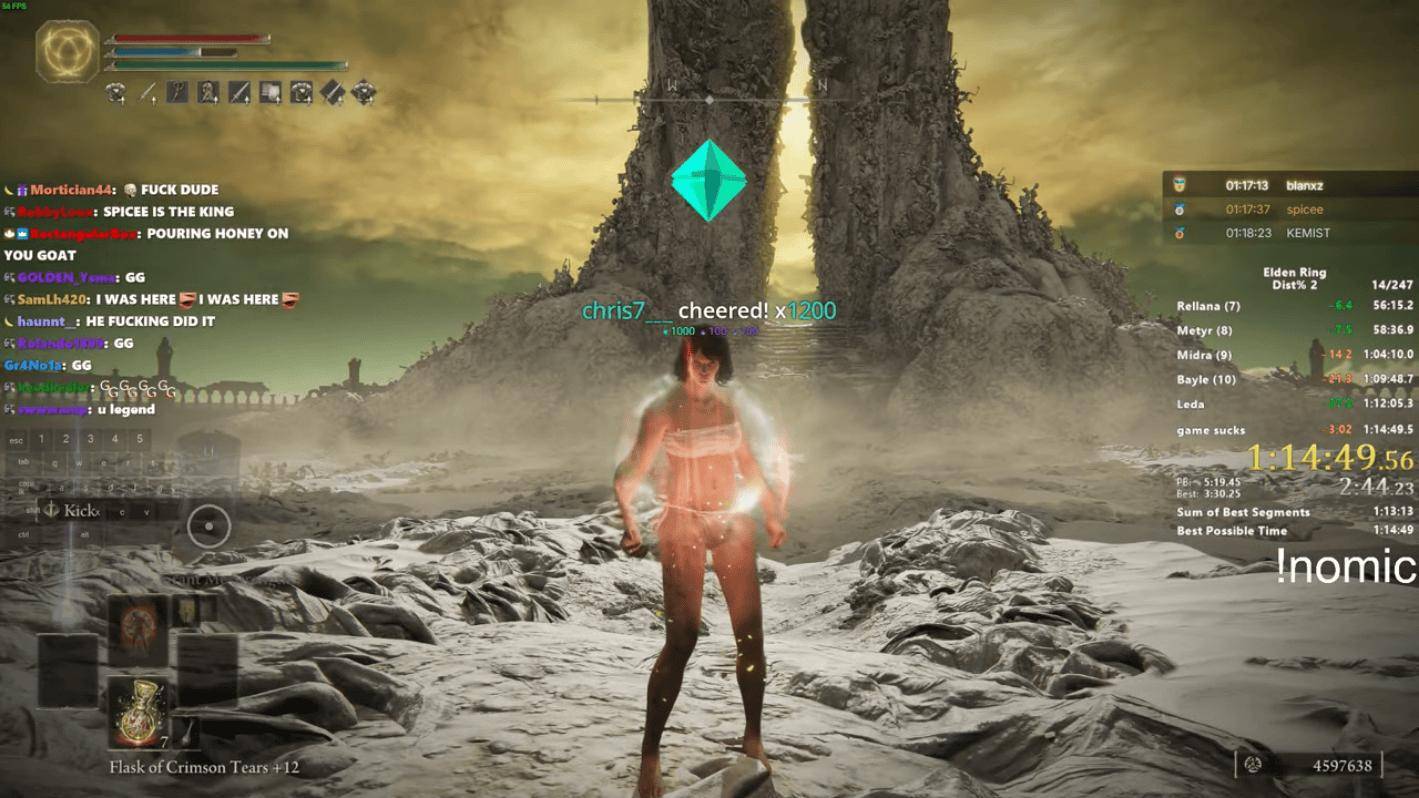Click the small next-spell icon beside the spell slot
The height and width of the screenshot is (798, 1419).
pos(186,609)
